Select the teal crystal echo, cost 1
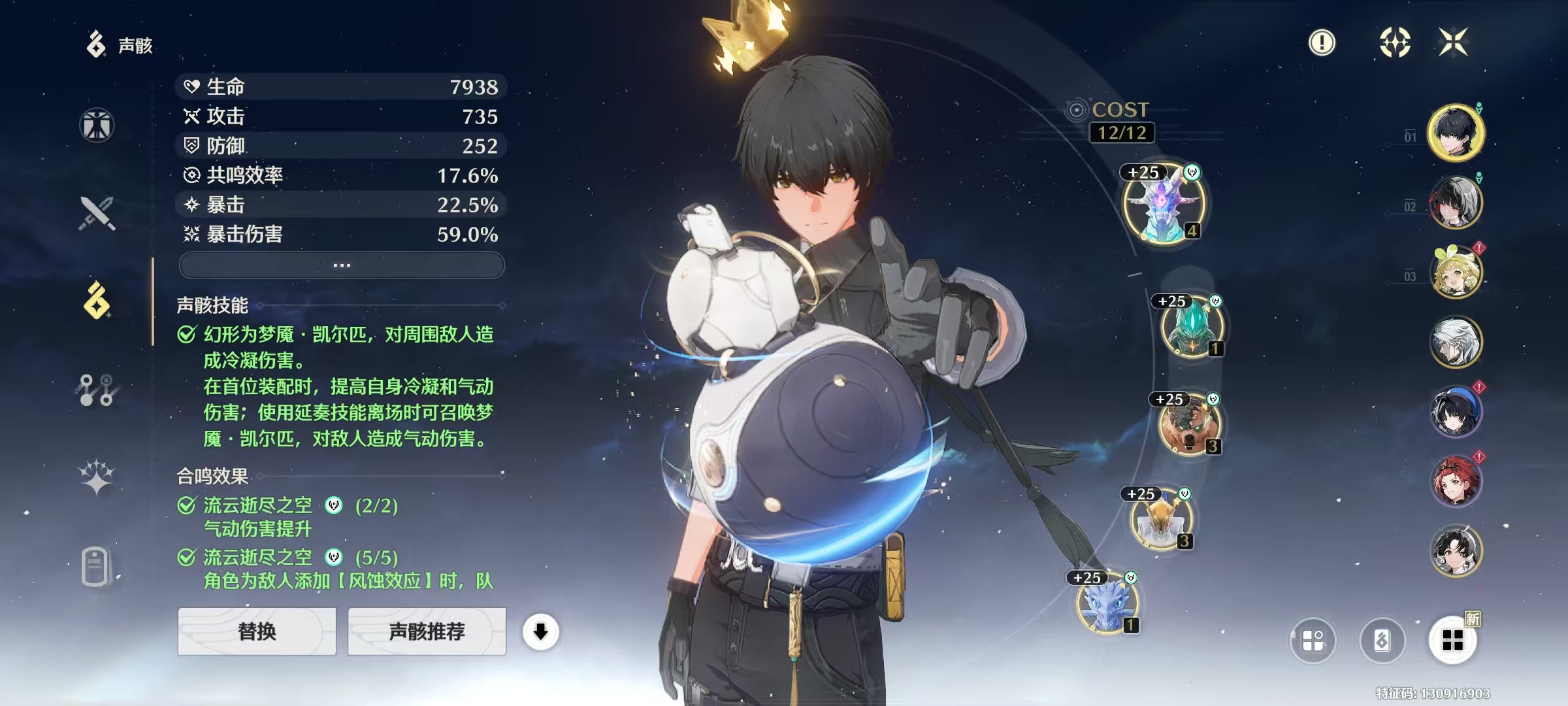The width and height of the screenshot is (1568, 706). (1192, 327)
